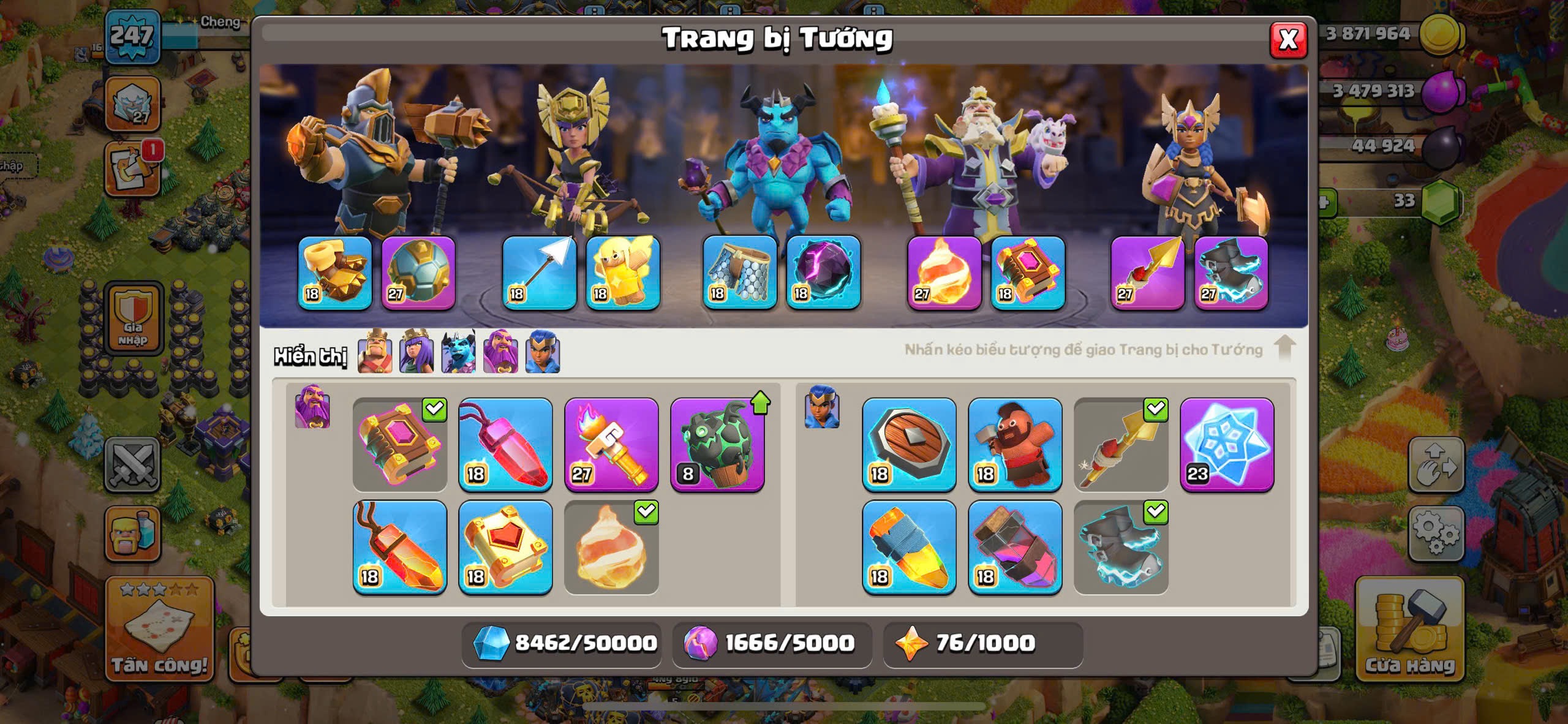Tap the Archer Queen's Healer Puppet slot
The width and height of the screenshot is (1568, 724).
point(623,273)
